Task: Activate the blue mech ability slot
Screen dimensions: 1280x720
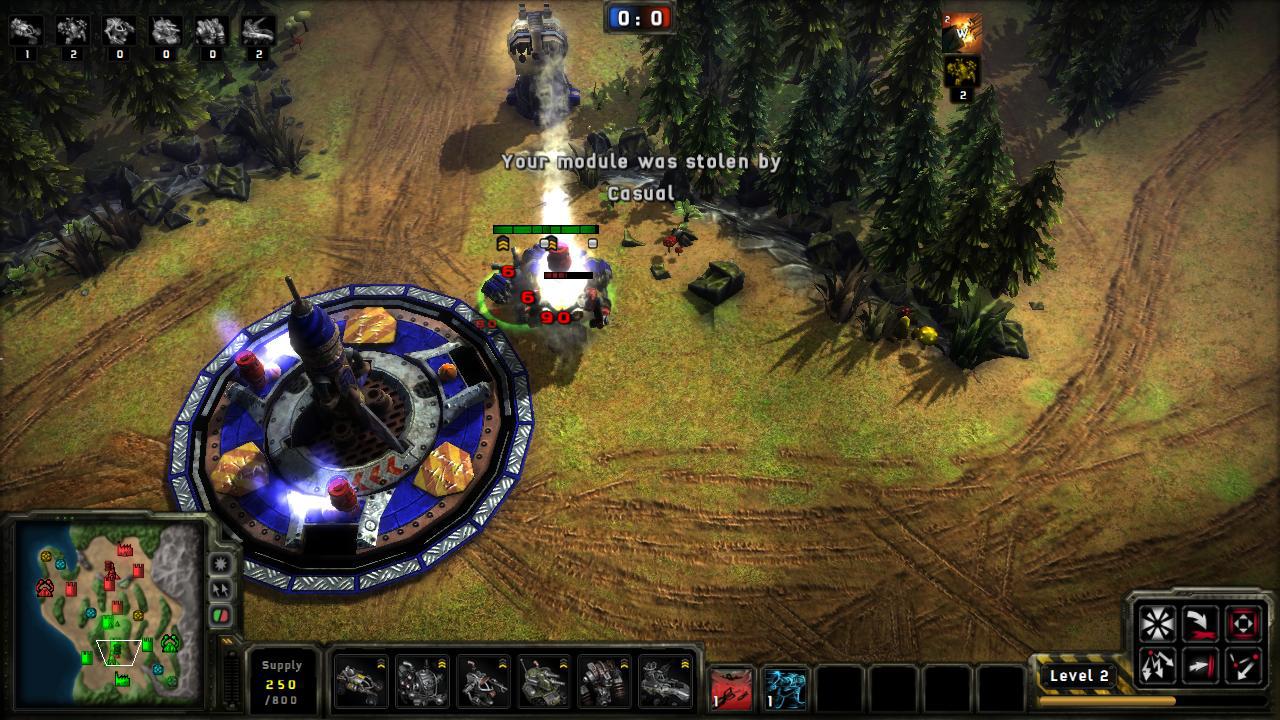Action: click(786, 689)
